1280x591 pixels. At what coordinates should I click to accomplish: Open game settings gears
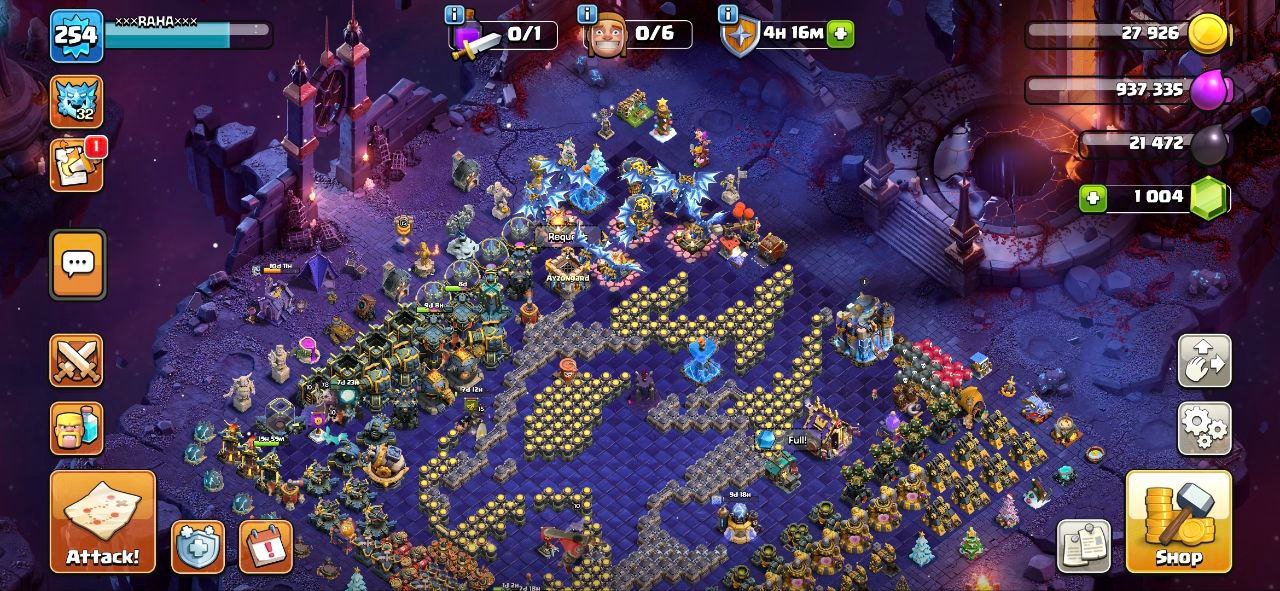(x=1204, y=429)
